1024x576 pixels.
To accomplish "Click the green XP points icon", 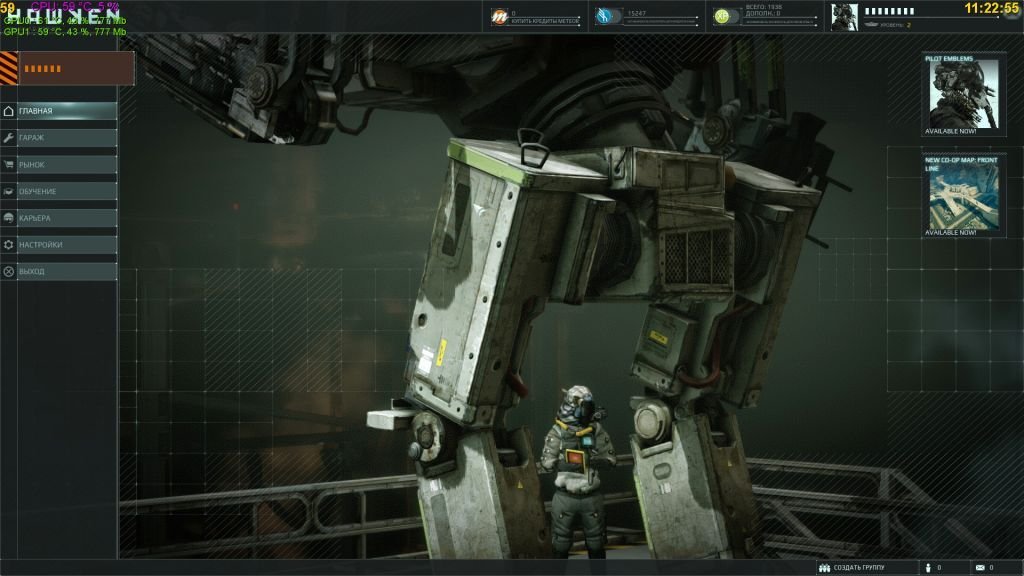I will coord(721,16).
